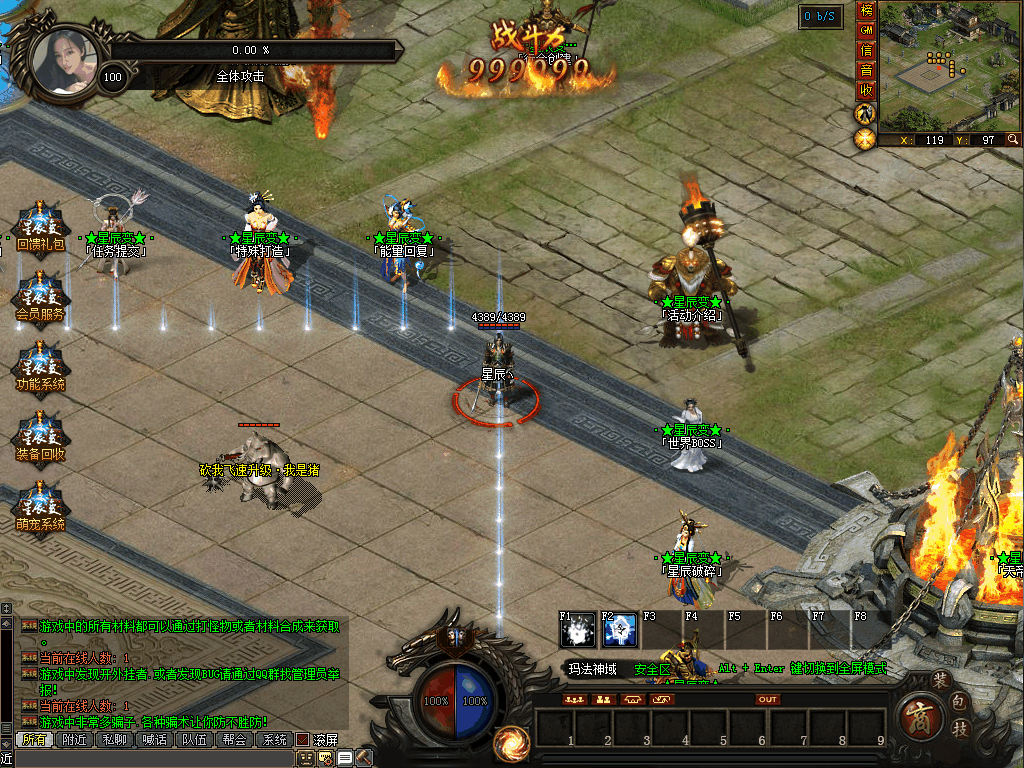The width and height of the screenshot is (1024, 768).
Task: Open the 装备回收 equipment recycle menu
Action: coord(40,438)
